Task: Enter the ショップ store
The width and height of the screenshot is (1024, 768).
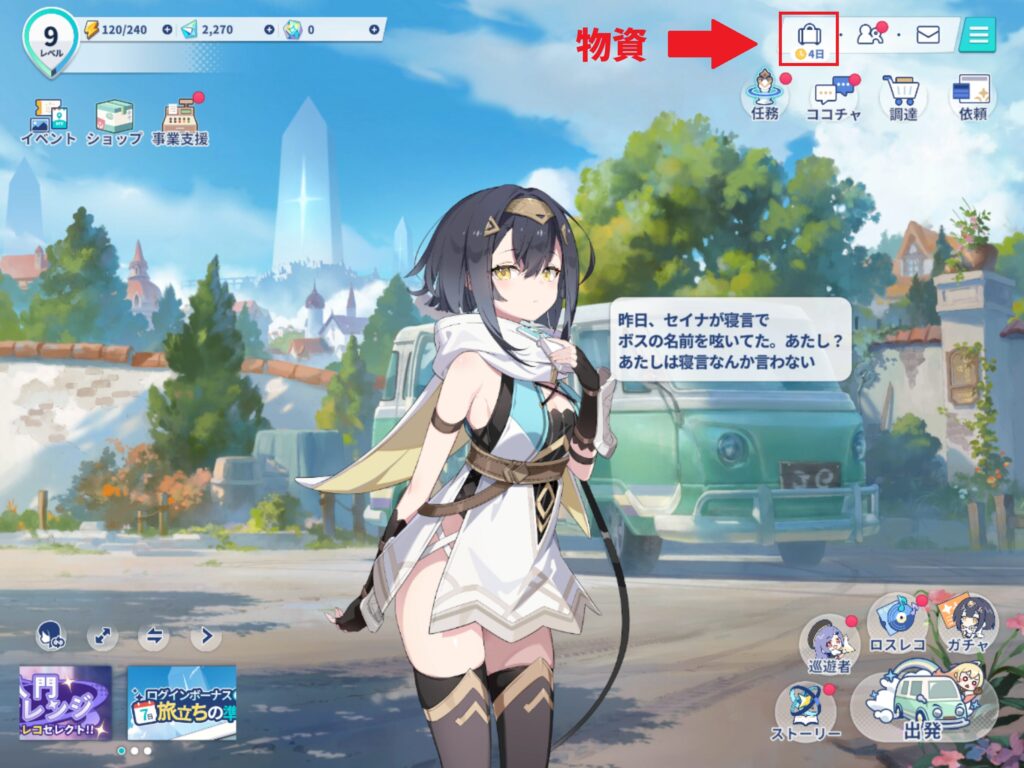Action: [114, 122]
